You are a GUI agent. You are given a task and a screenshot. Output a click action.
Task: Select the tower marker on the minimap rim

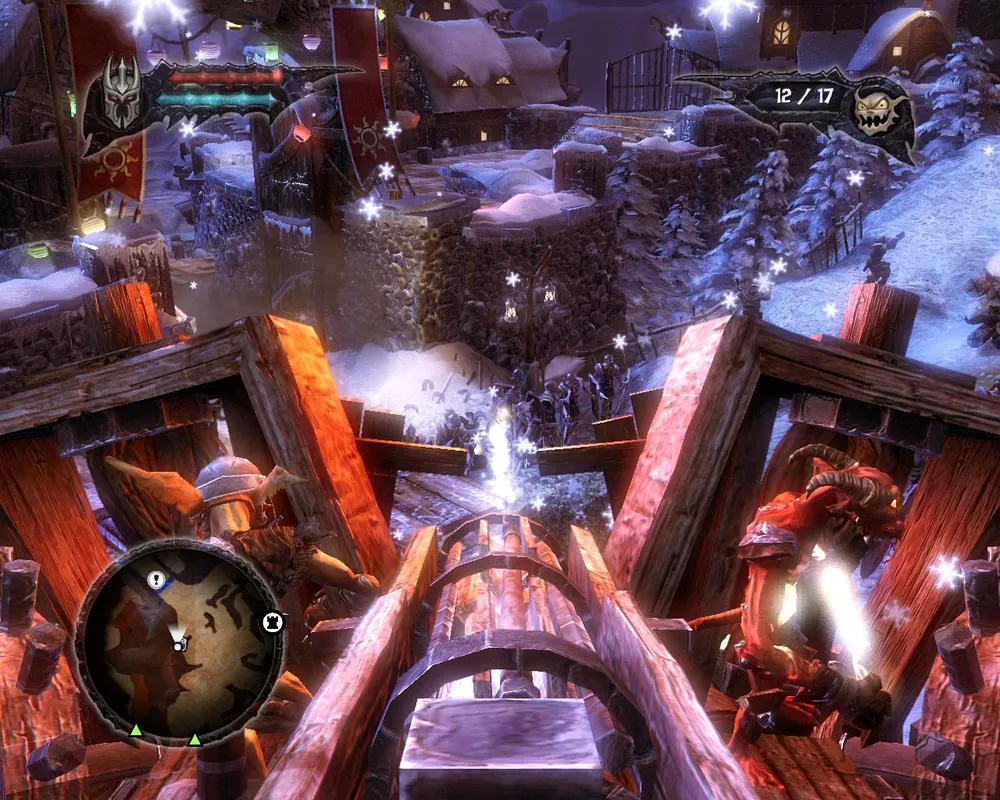tap(271, 622)
